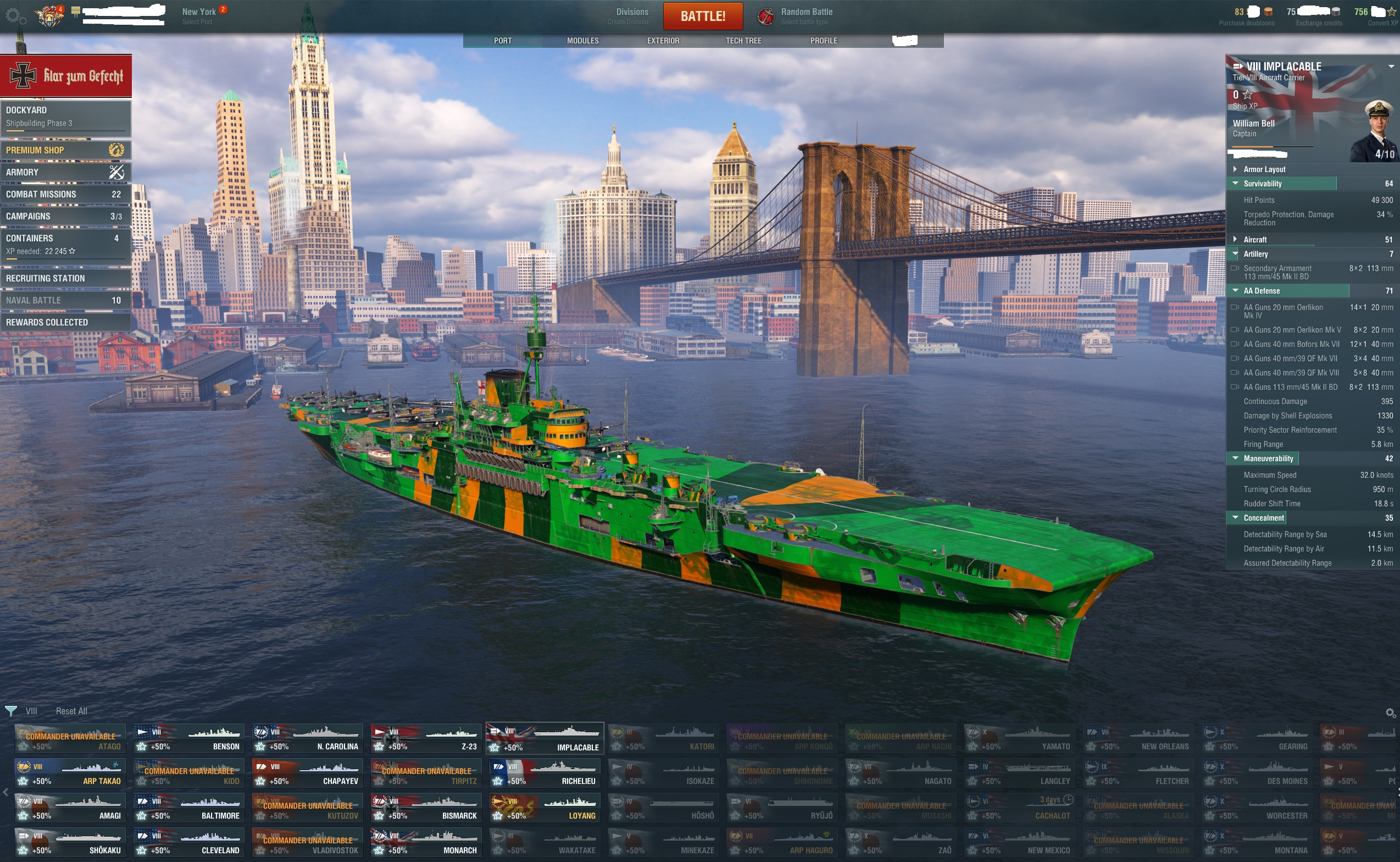
Task: Click the Convert XP icon
Action: pos(1392,11)
